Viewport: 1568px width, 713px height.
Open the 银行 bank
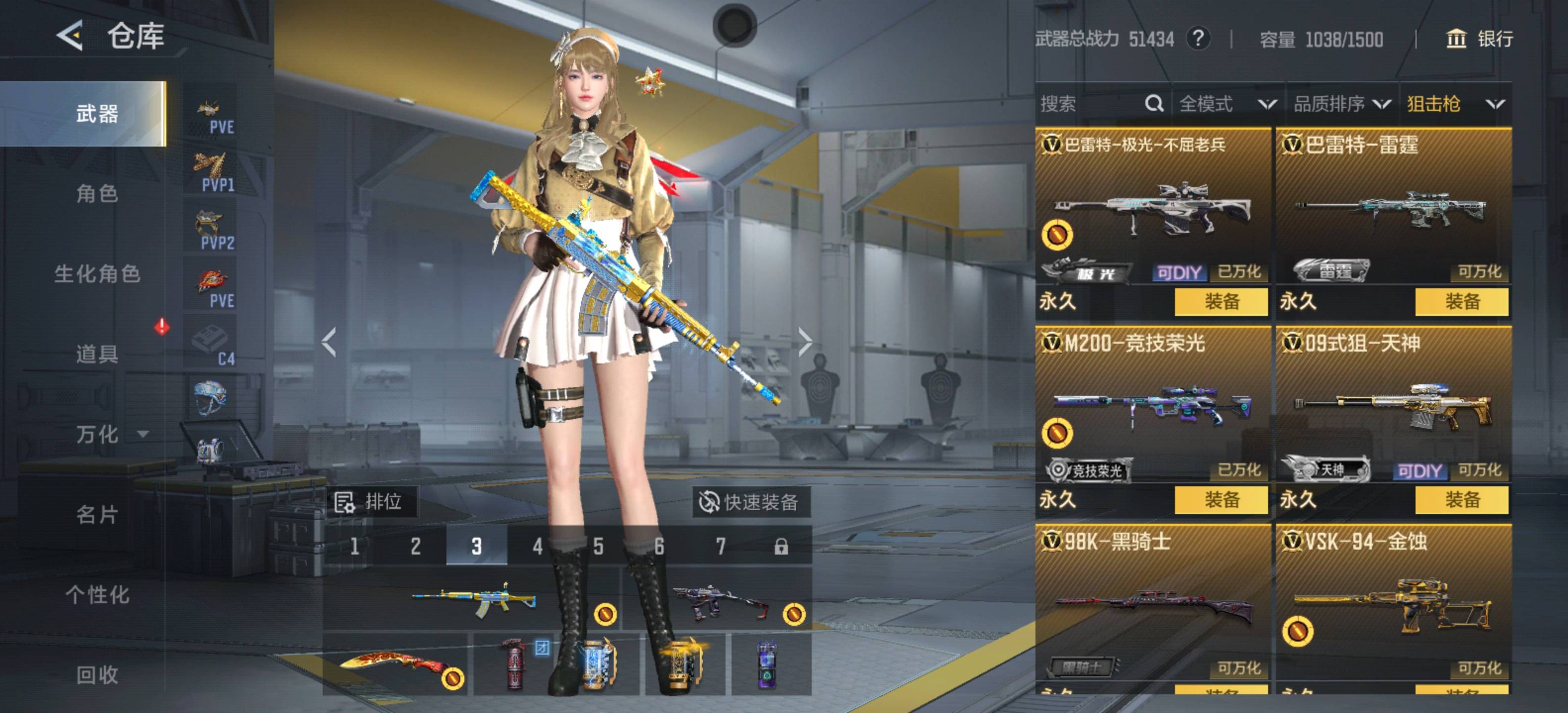click(1479, 39)
